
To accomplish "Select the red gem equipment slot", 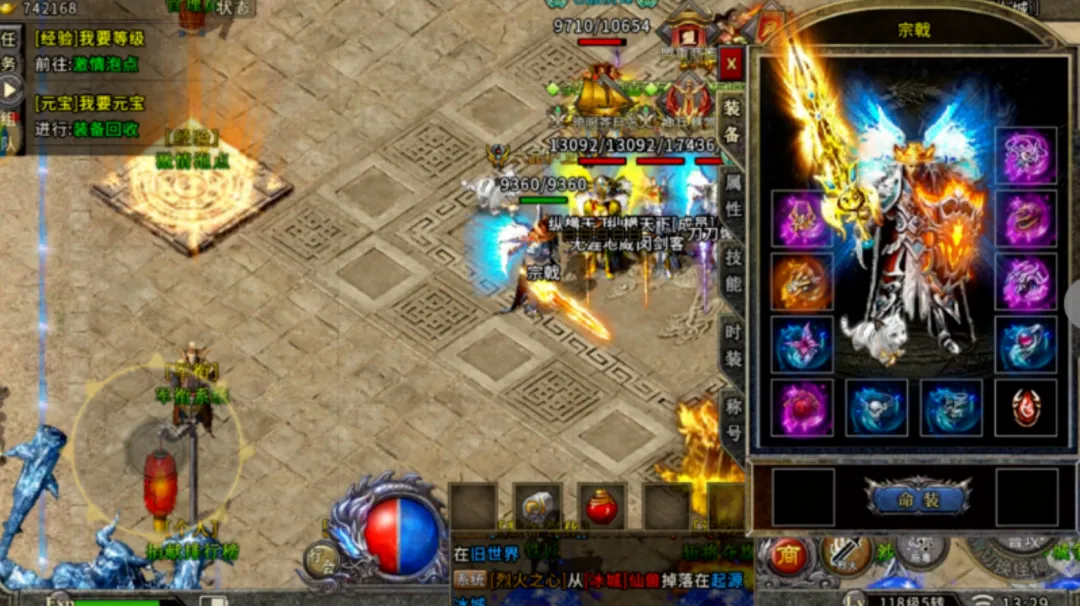I will (1025, 407).
